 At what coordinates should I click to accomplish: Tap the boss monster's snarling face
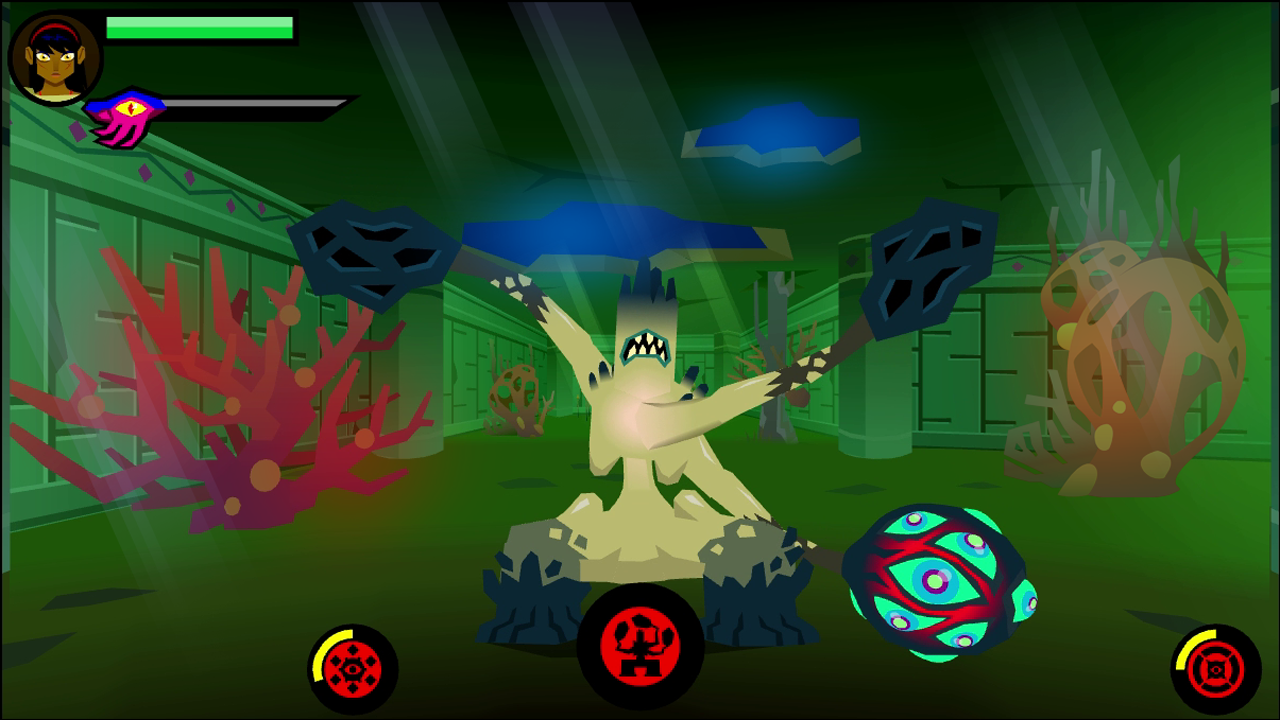(x=645, y=350)
